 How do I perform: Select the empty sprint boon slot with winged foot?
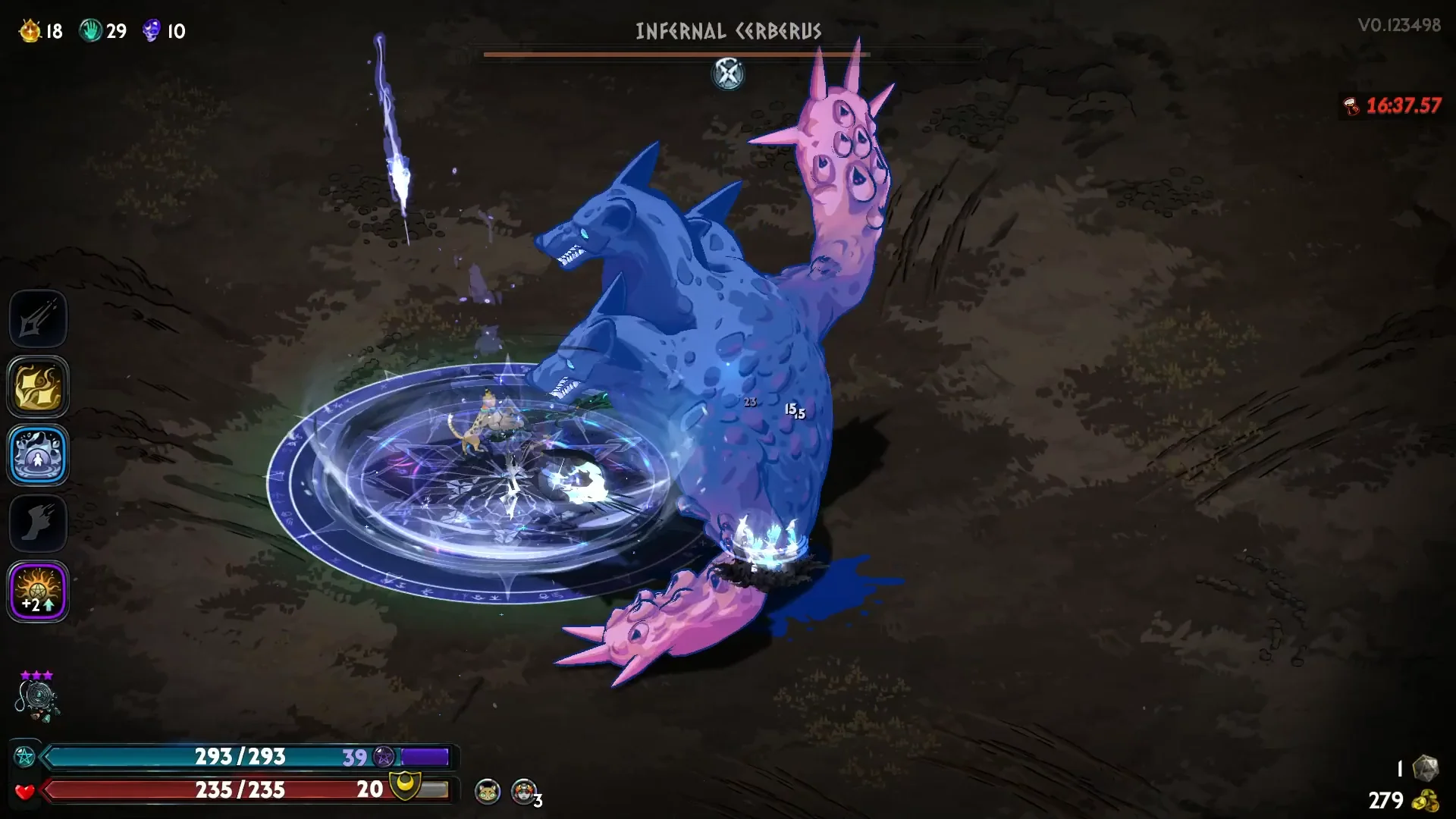[38, 523]
